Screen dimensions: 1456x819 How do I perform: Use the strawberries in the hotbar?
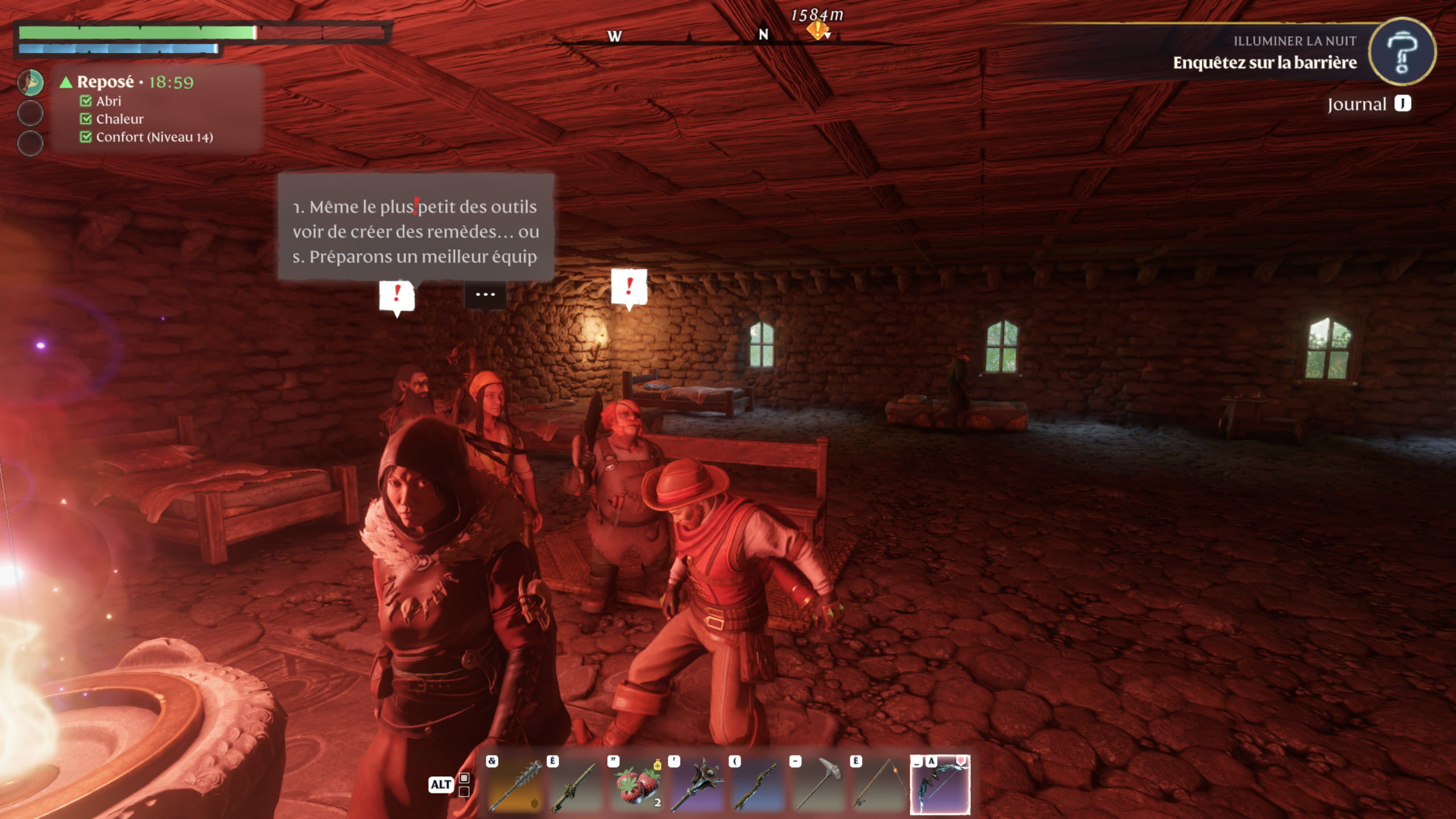(637, 785)
